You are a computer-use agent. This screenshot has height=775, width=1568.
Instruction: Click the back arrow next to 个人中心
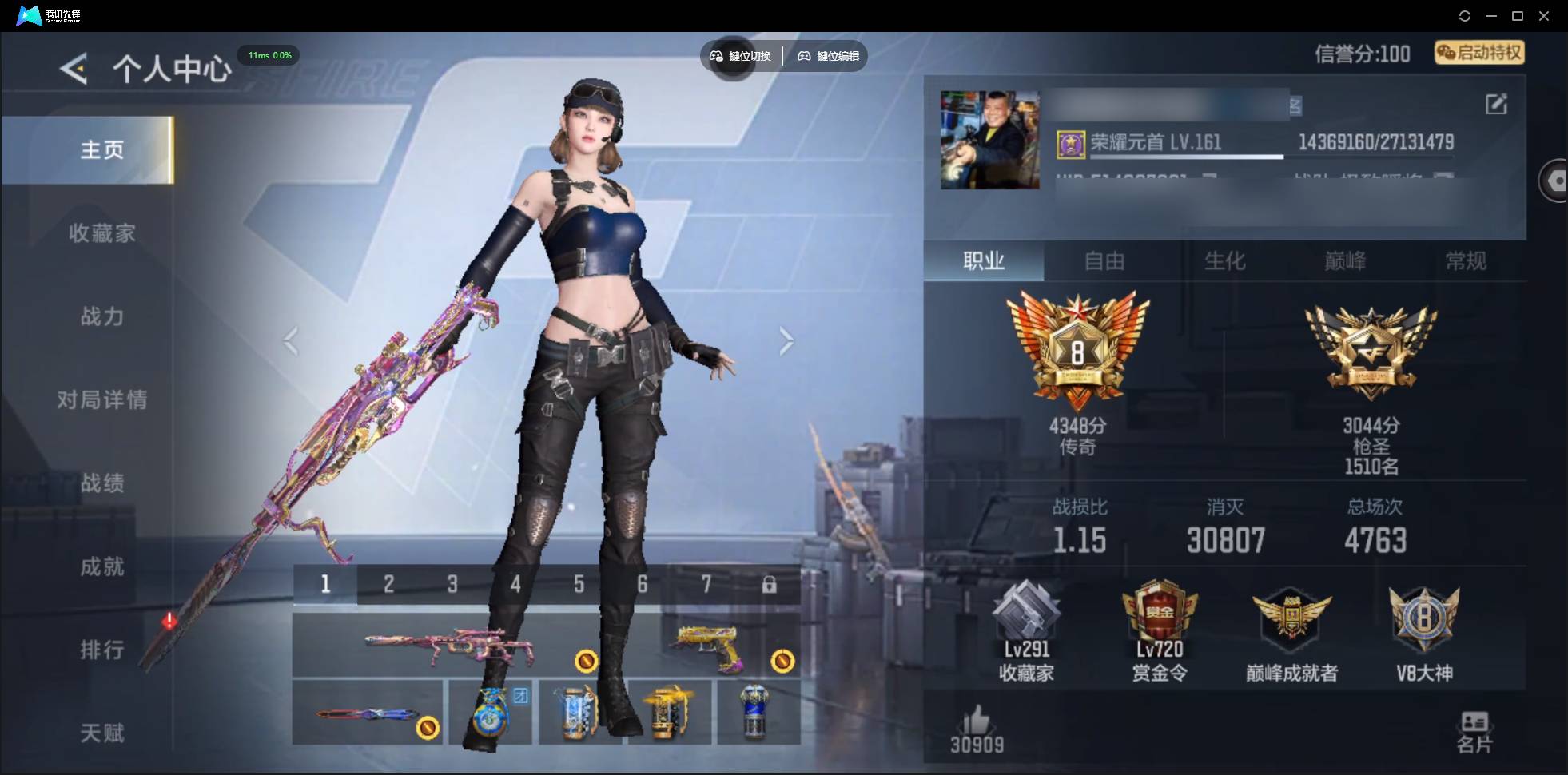(x=72, y=69)
